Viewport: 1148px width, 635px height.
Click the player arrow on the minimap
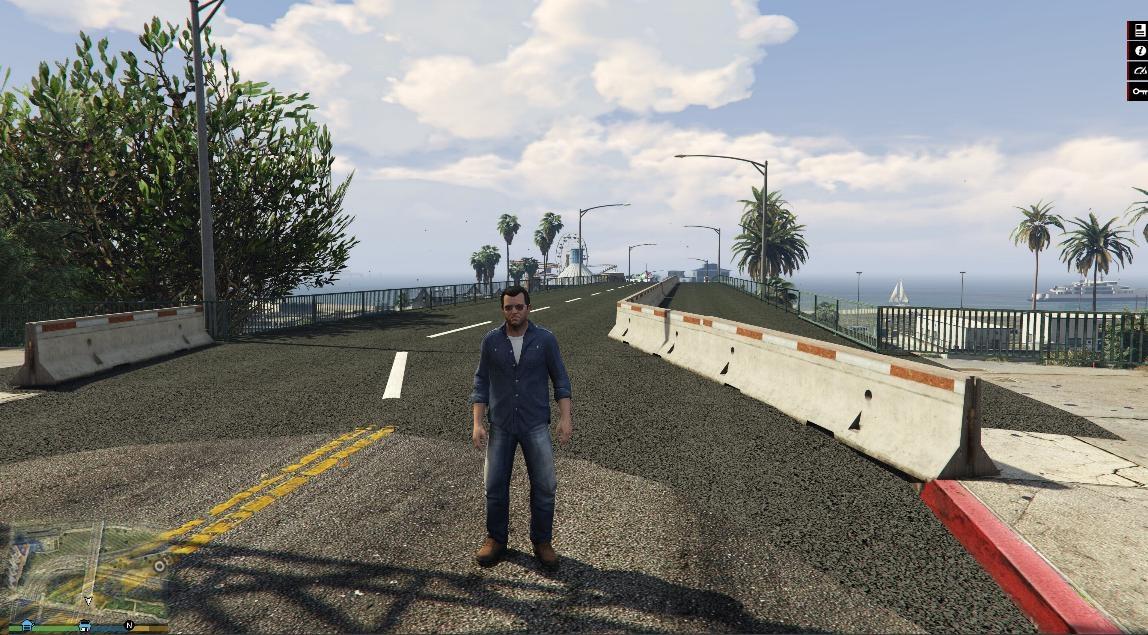(x=88, y=601)
